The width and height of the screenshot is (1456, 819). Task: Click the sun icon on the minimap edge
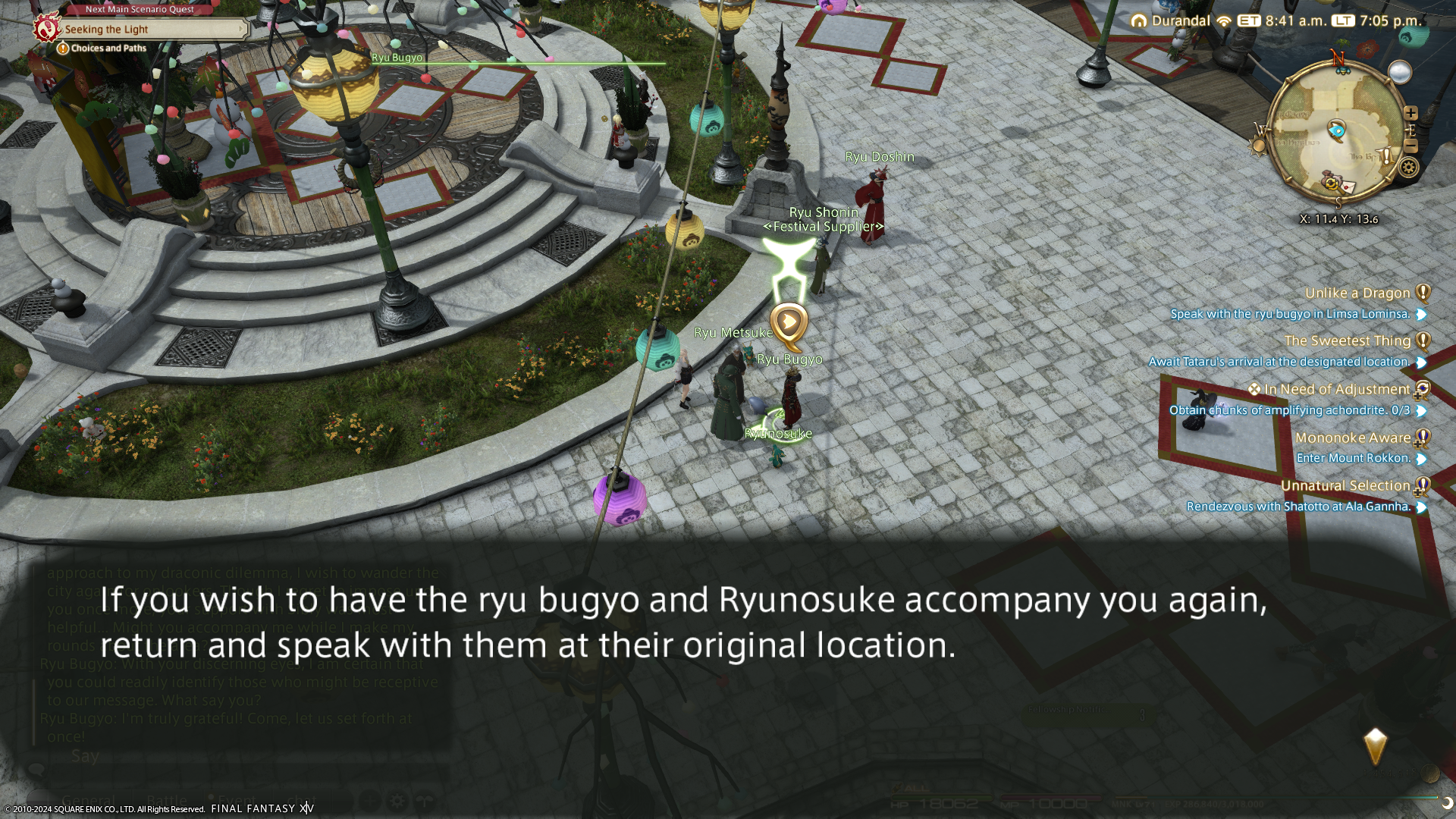point(1258,146)
